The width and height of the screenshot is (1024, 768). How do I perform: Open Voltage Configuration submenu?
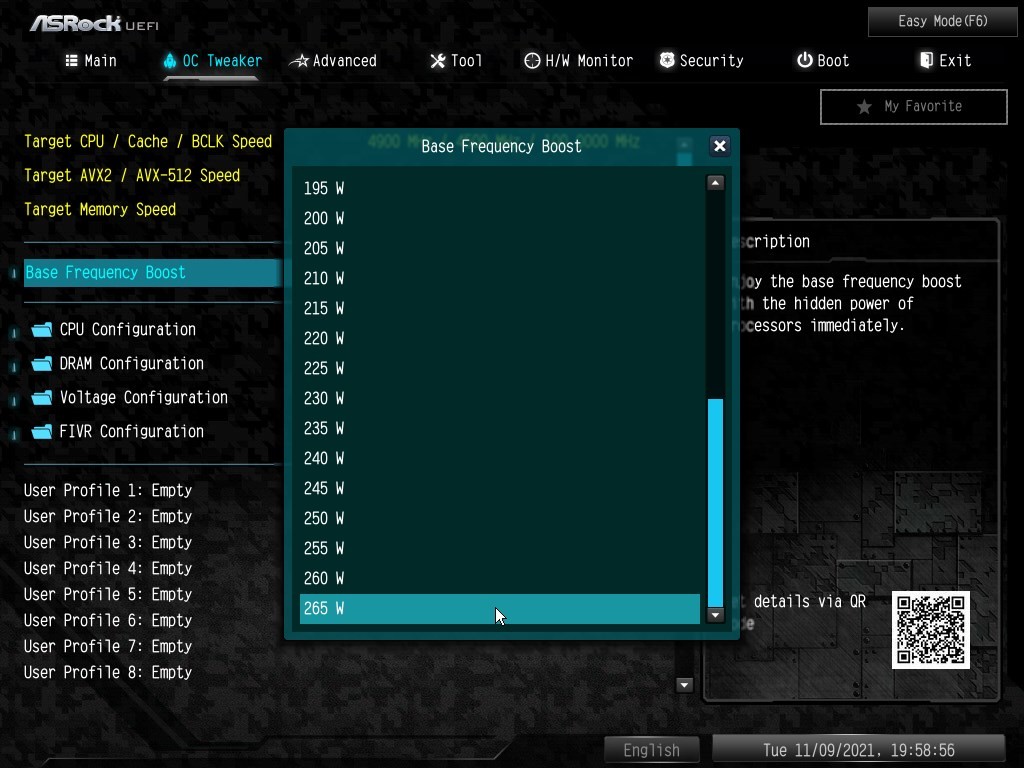[143, 397]
